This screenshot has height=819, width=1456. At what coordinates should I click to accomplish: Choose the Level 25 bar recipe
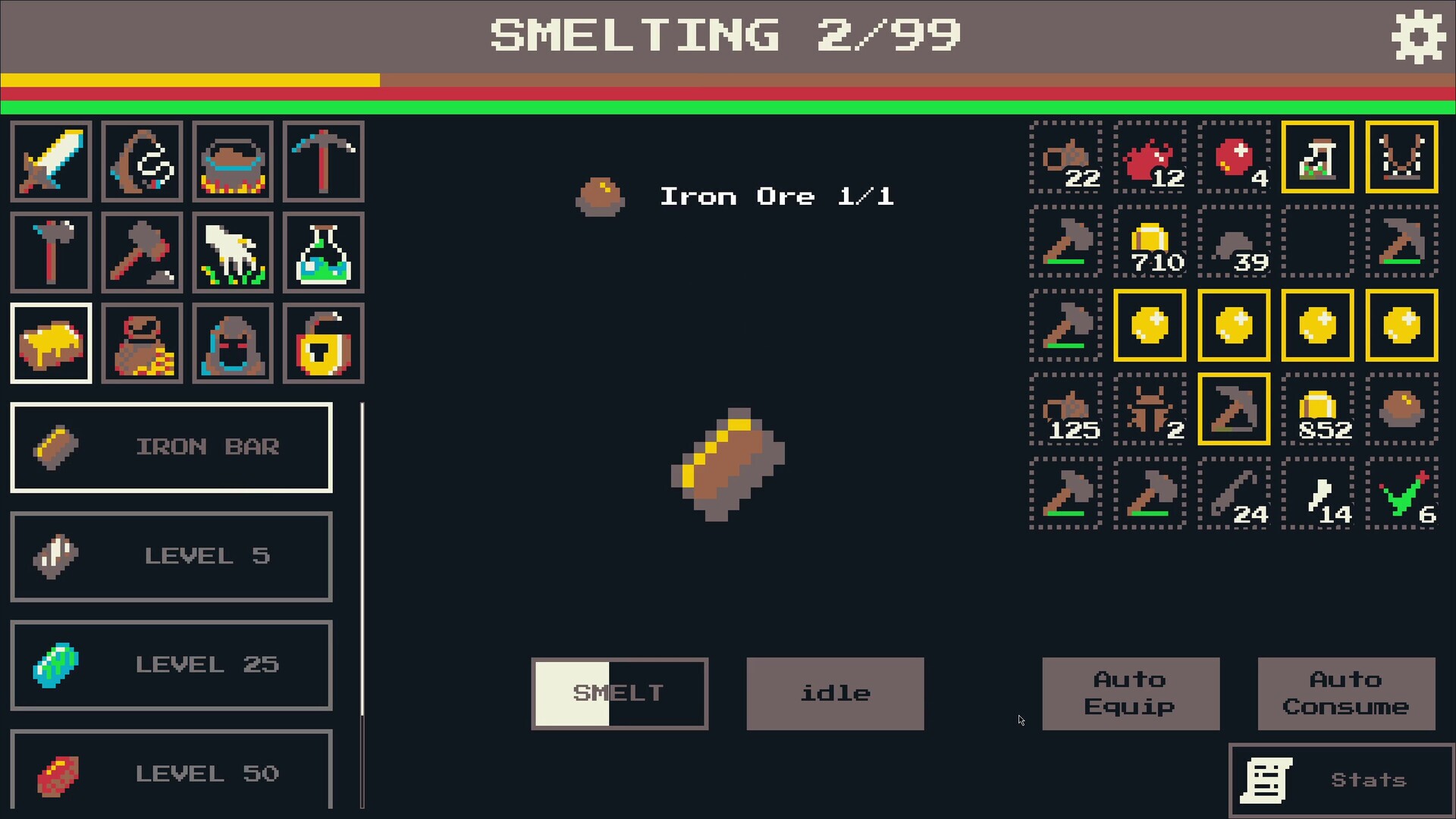(x=171, y=665)
